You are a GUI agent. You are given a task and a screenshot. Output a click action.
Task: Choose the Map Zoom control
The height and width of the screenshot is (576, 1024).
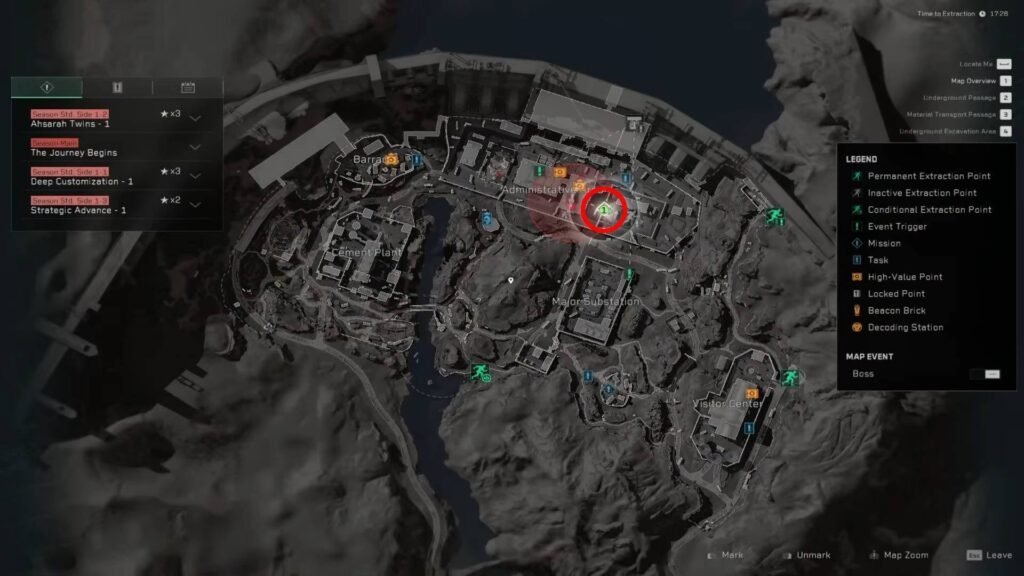coord(900,555)
